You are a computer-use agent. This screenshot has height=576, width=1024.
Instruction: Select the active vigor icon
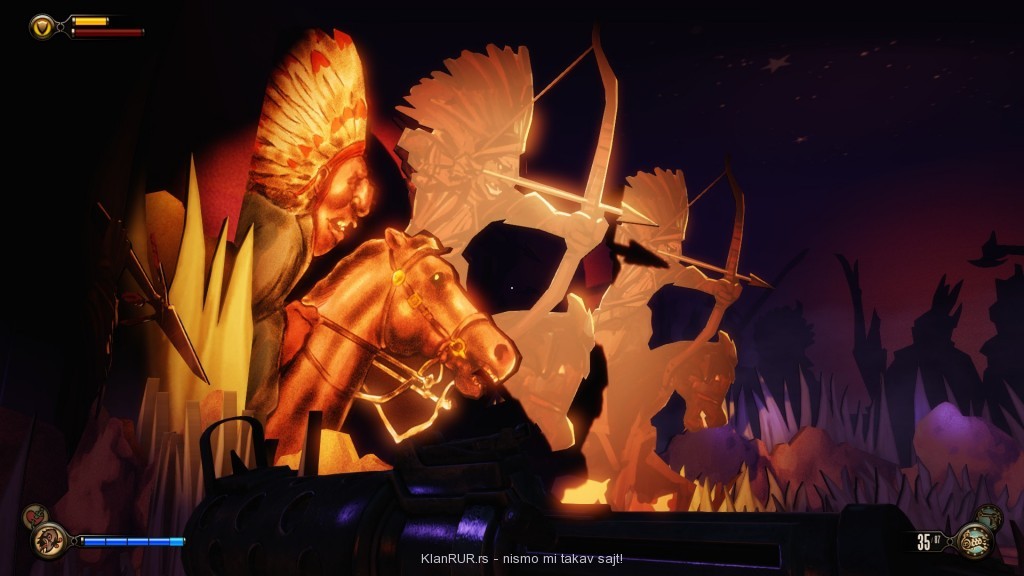pyautogui.click(x=47, y=541)
